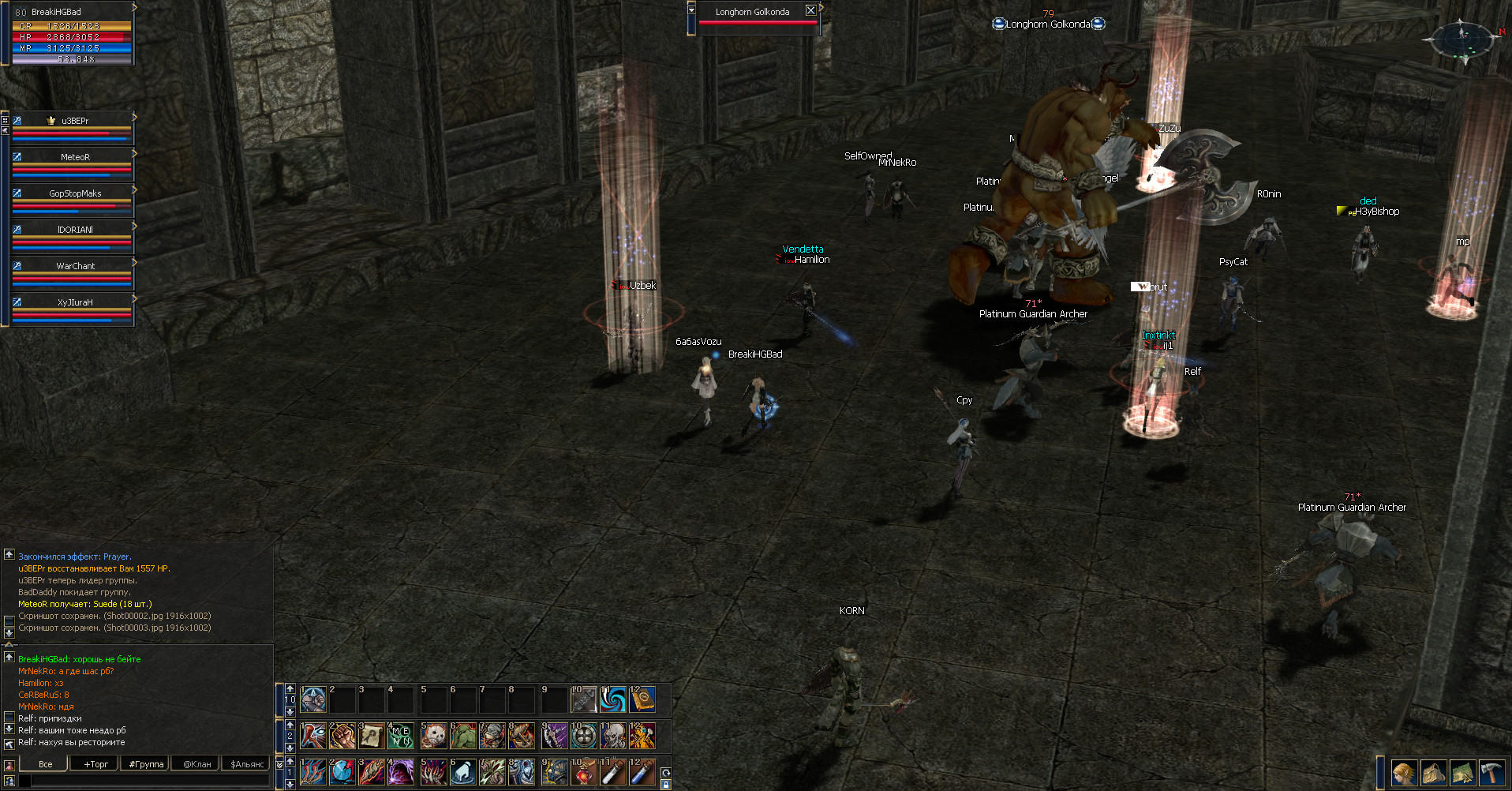Open the character status elf-head icon

coord(1404,773)
